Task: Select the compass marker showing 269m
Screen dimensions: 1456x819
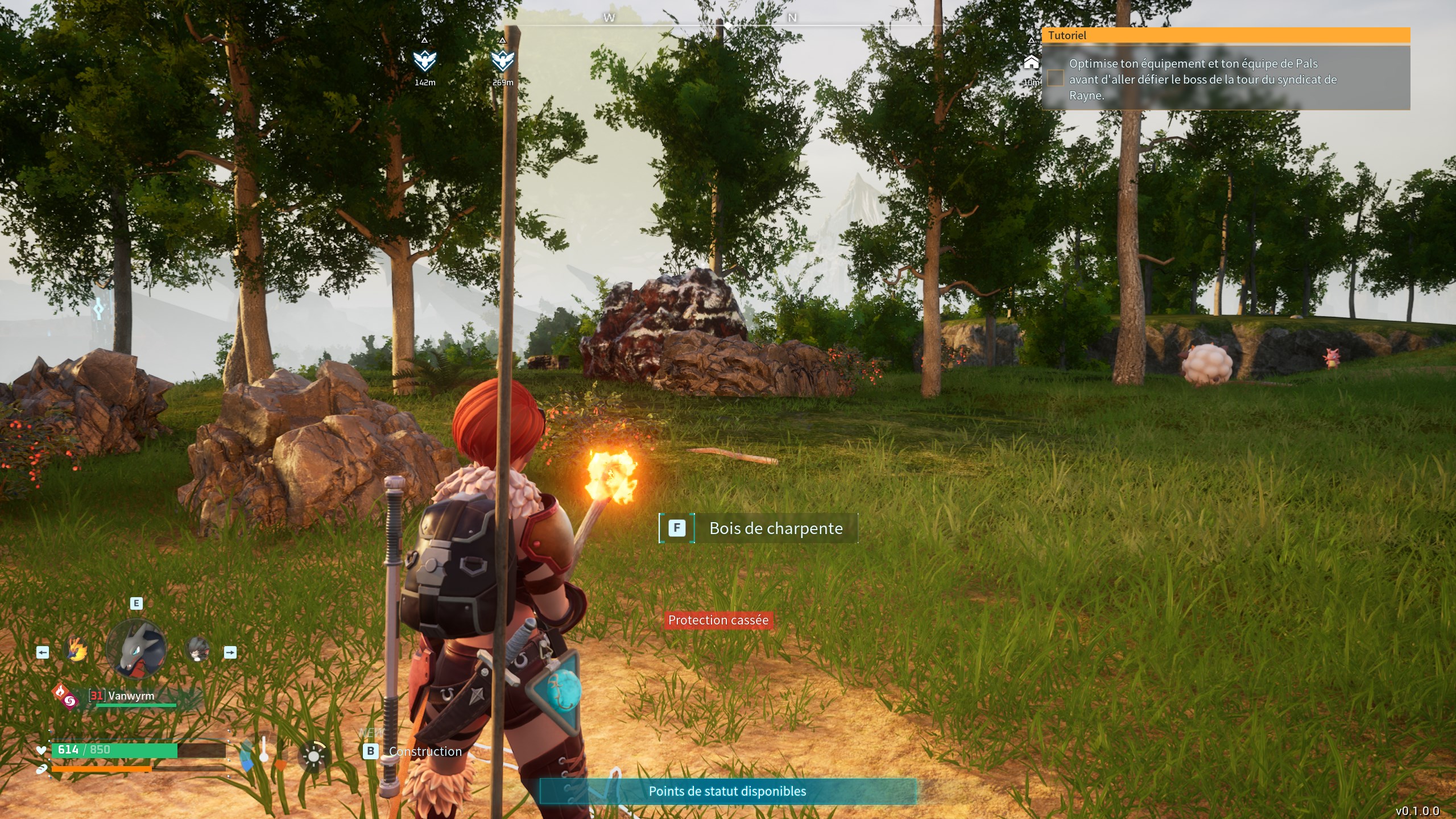Action: coord(502,60)
